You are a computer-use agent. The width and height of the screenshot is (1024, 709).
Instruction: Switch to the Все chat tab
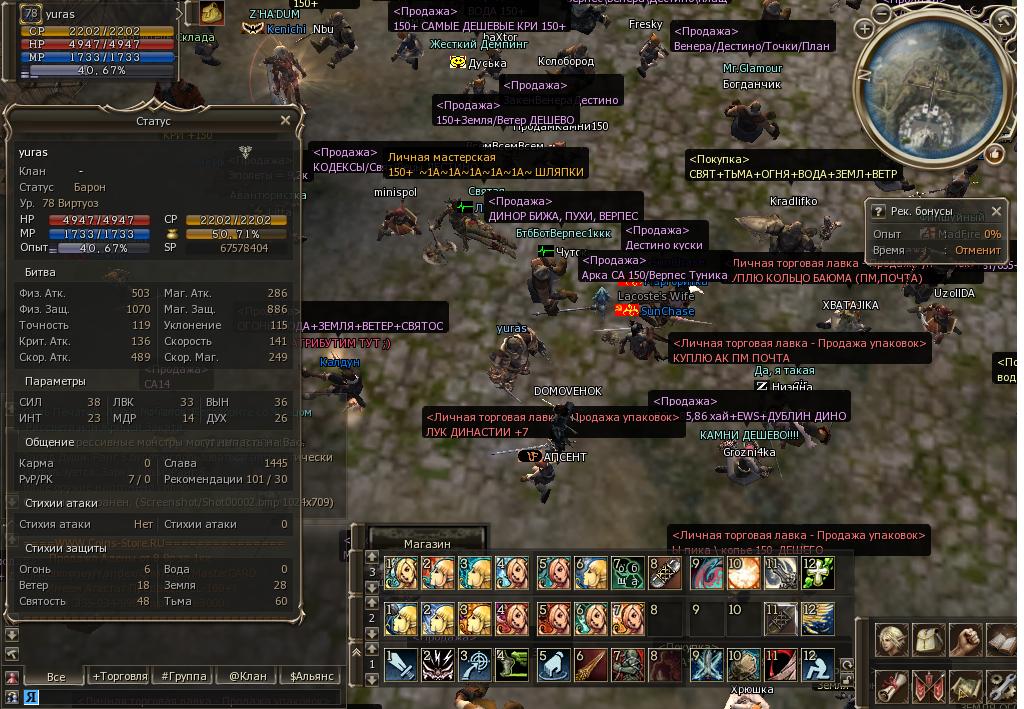56,676
